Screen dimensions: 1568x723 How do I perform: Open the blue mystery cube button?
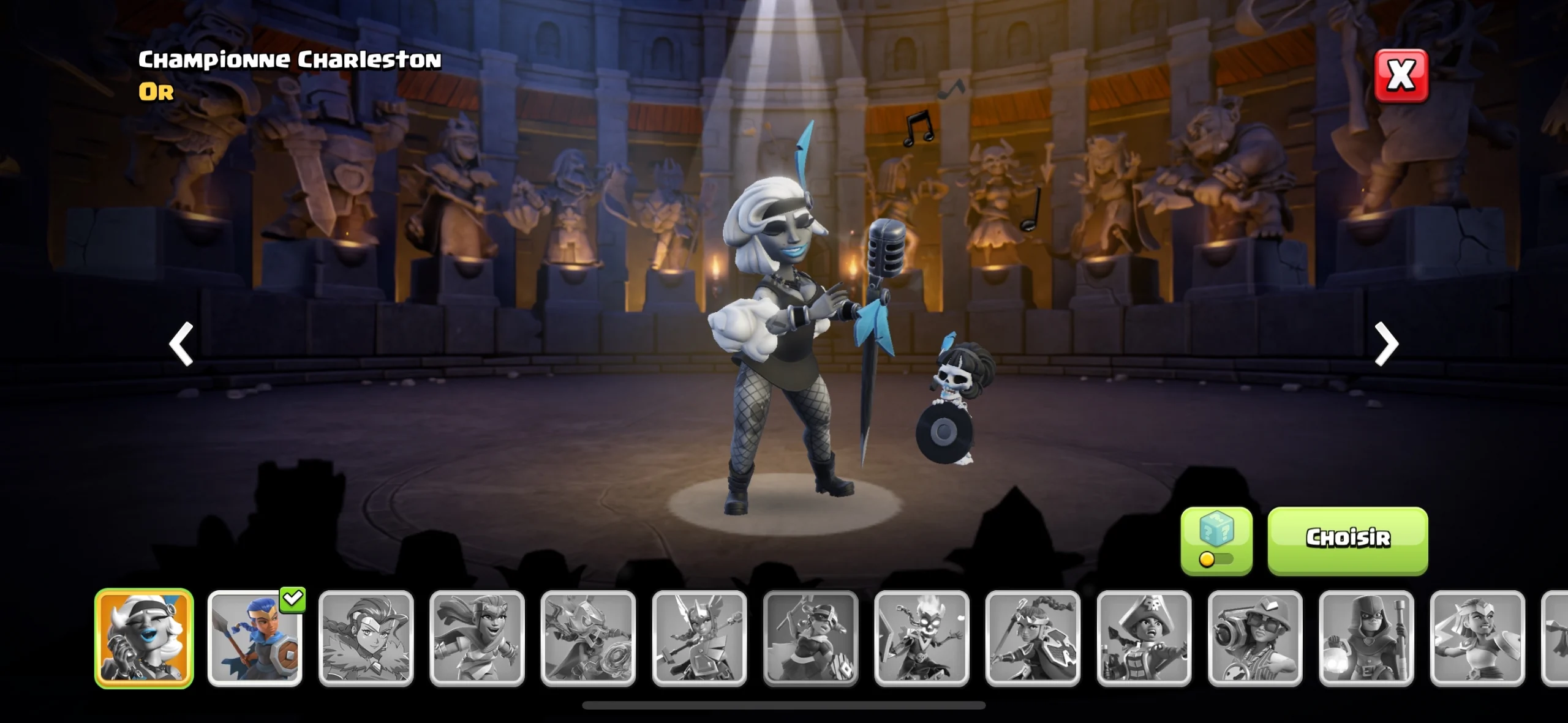(1216, 540)
